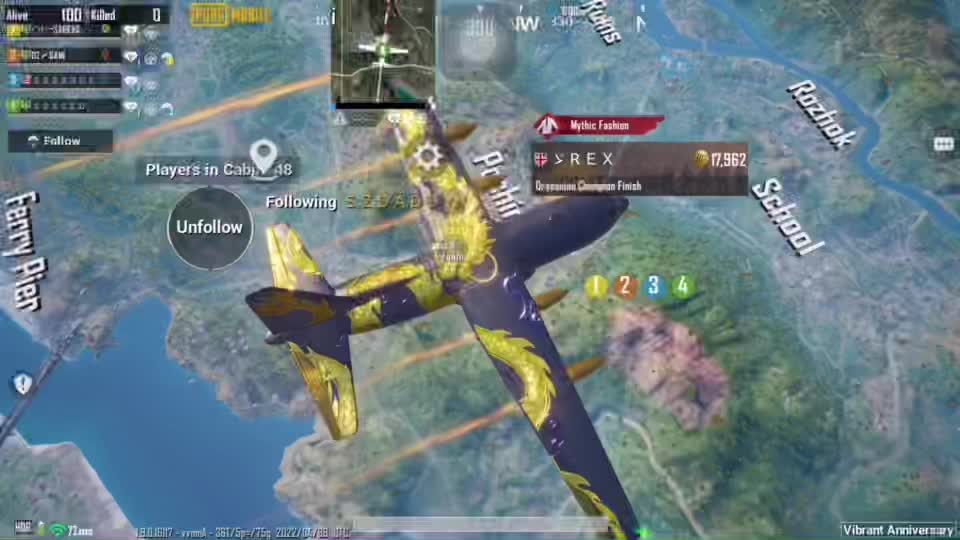Select the green number 4 marker
960x540 pixels.
point(683,287)
